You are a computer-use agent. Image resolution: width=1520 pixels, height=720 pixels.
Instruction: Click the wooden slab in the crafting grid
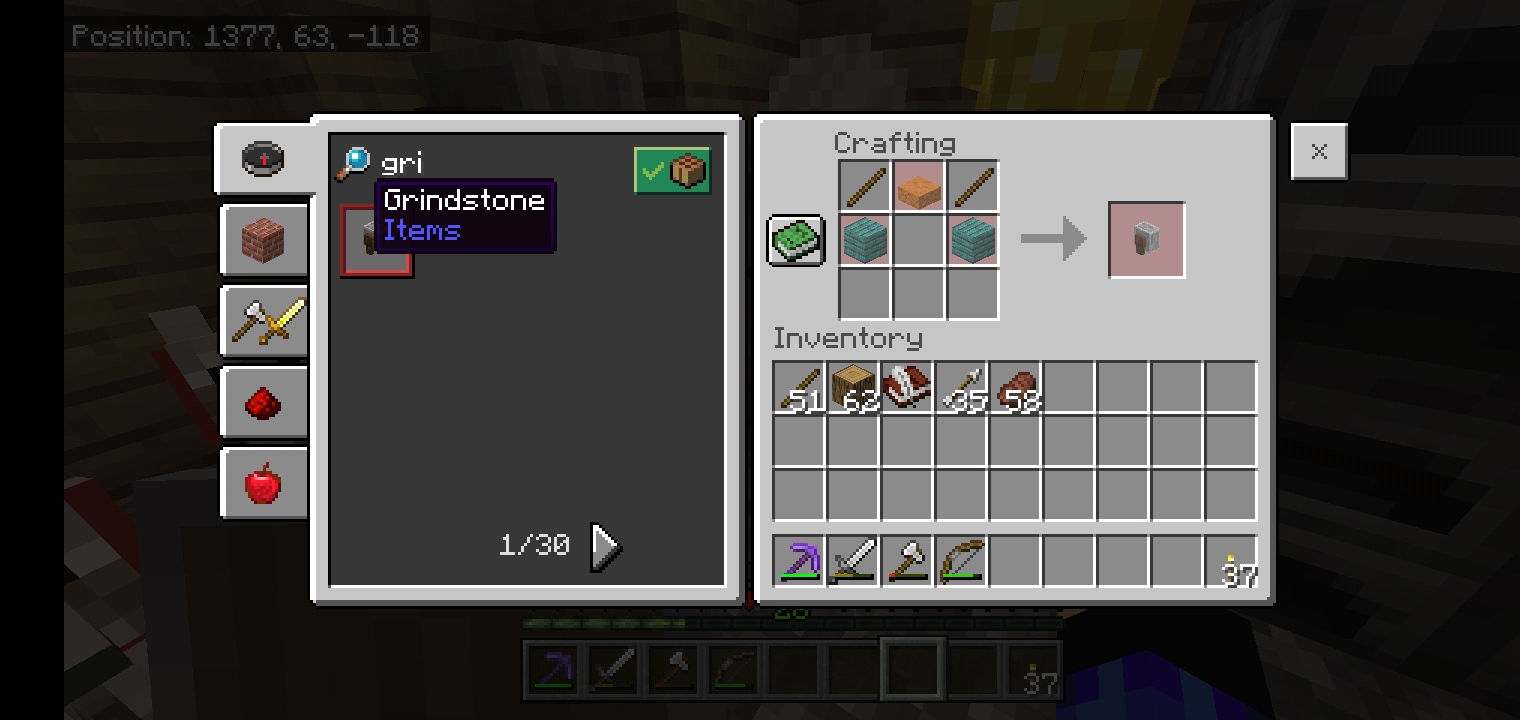(x=918, y=187)
